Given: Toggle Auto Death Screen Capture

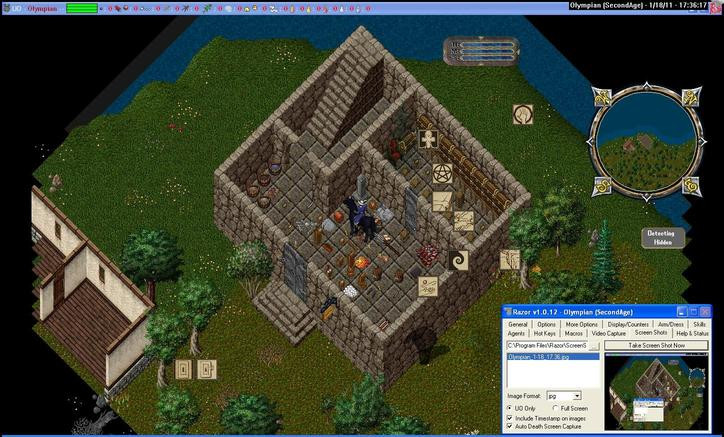Looking at the screenshot, I should (x=511, y=428).
